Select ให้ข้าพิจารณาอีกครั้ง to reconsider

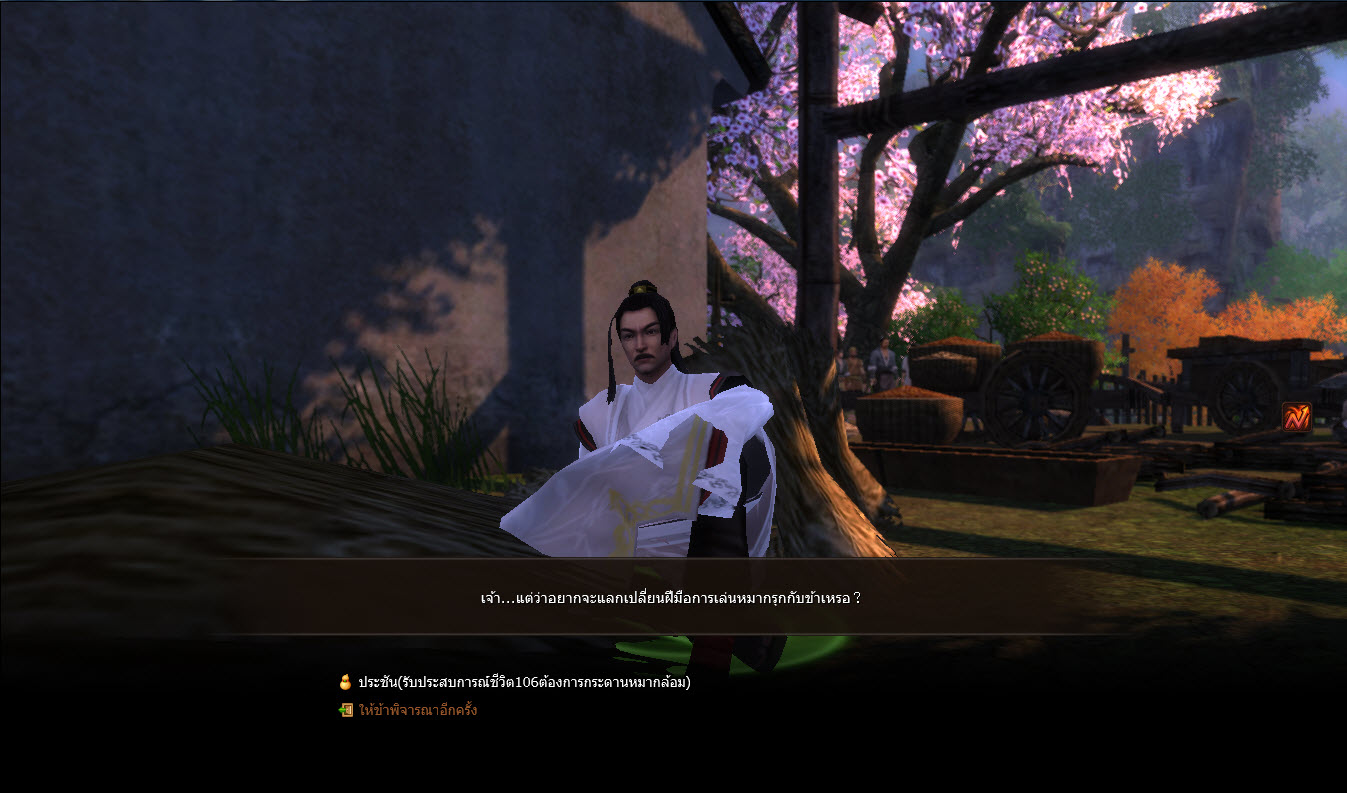coord(417,711)
